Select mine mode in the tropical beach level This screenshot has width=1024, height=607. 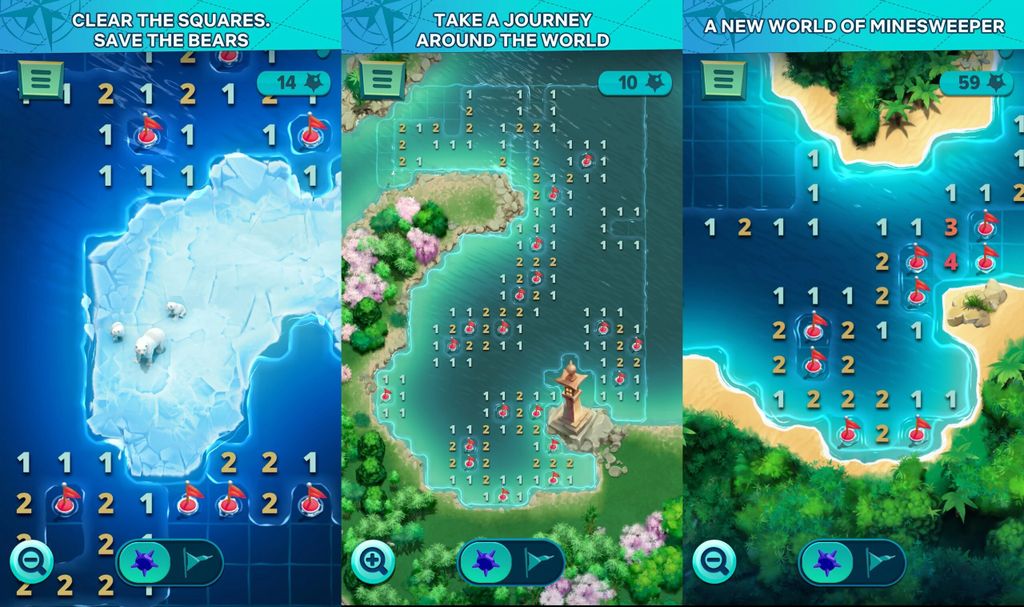pyautogui.click(x=828, y=562)
